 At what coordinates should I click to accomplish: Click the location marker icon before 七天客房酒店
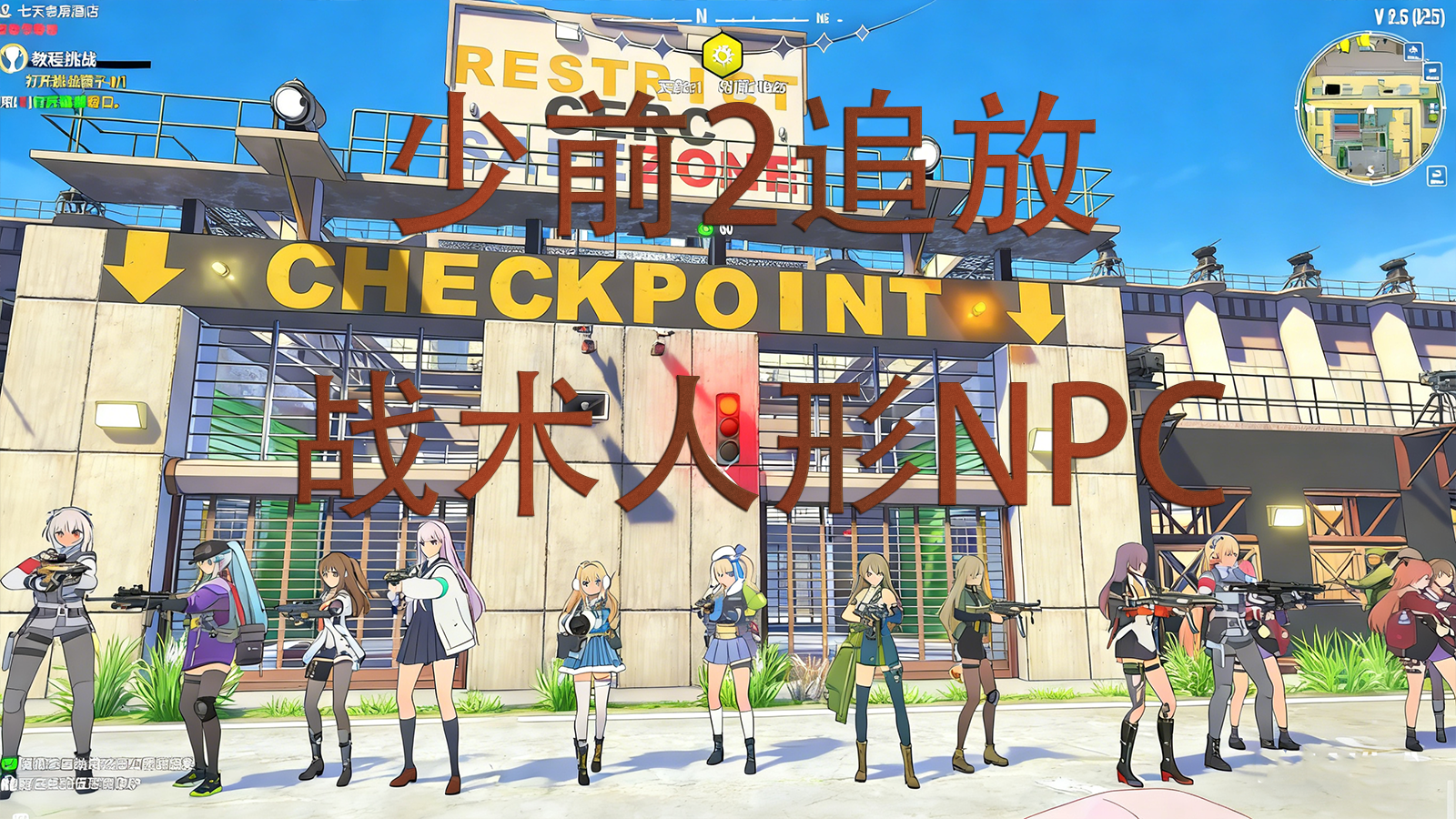coord(7,10)
